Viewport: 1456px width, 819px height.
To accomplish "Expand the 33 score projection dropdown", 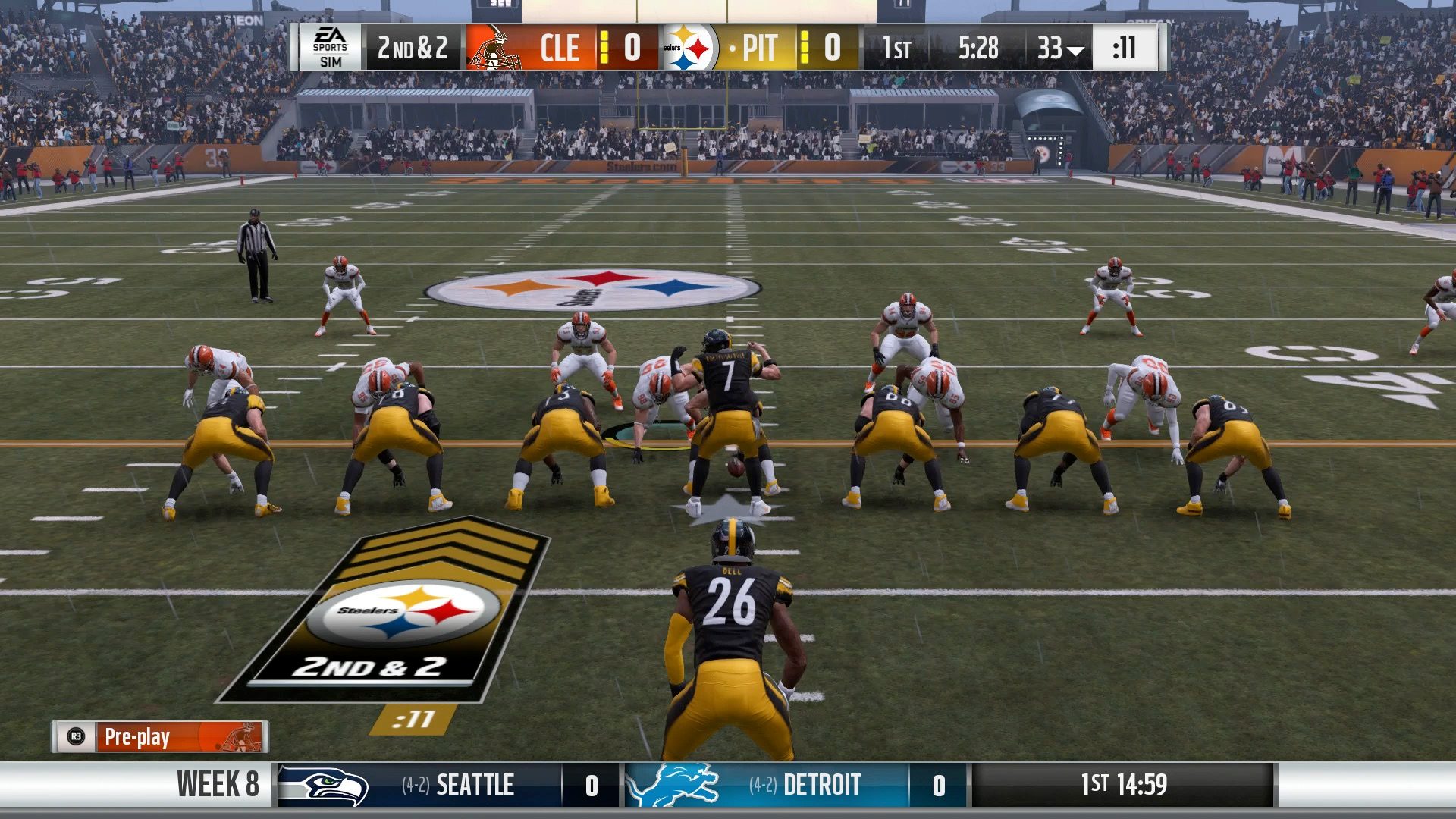I will coord(1061,49).
